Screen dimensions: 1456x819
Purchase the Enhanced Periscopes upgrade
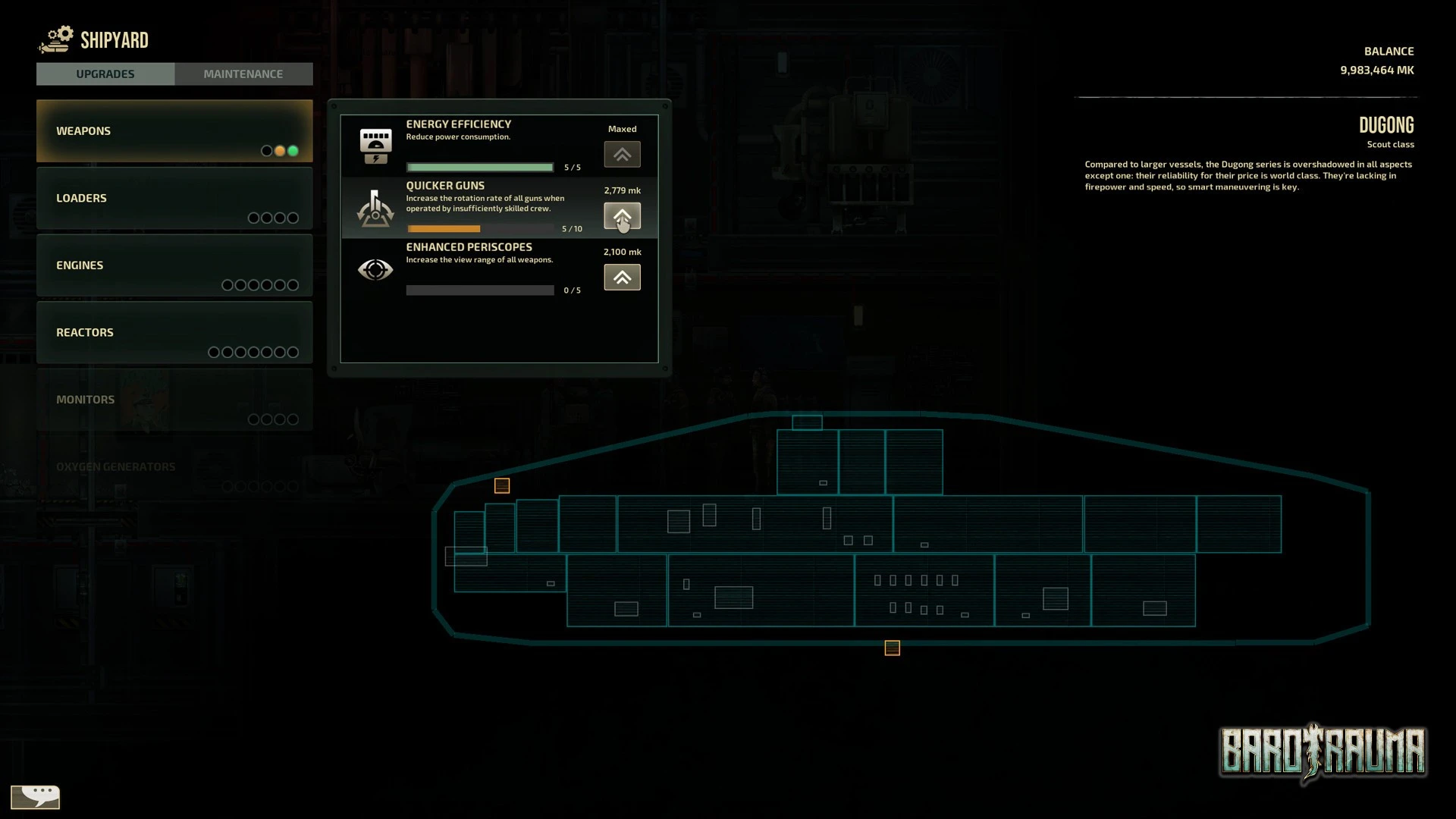click(x=622, y=278)
